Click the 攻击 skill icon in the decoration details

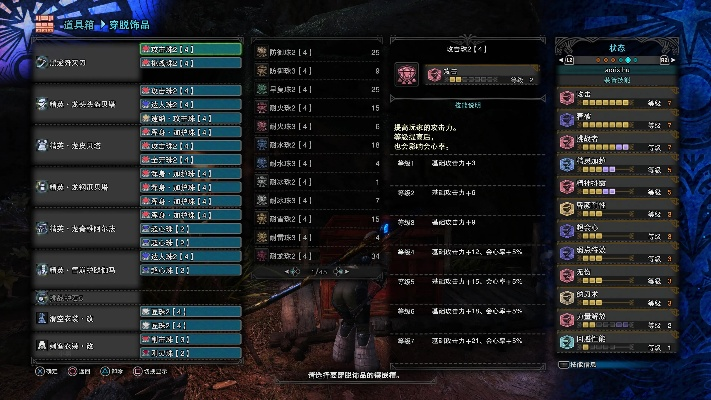point(406,75)
